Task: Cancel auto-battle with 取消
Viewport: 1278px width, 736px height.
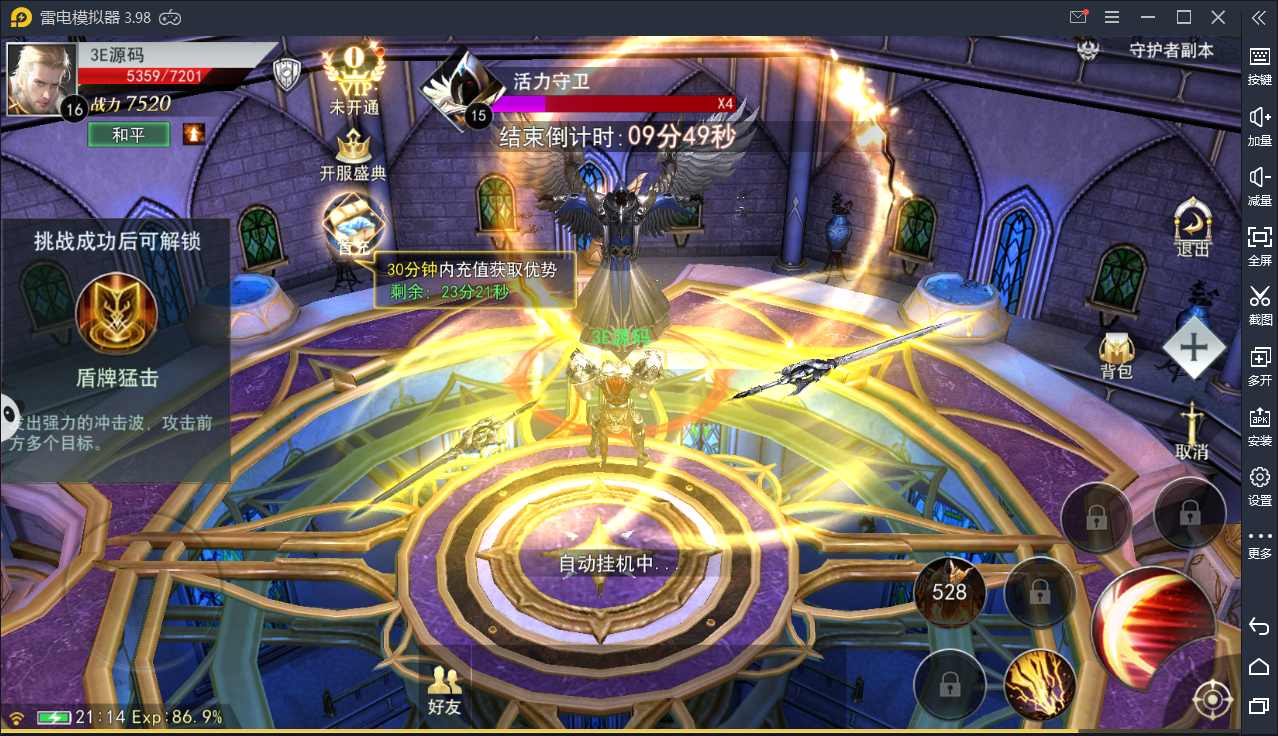Action: coord(1192,432)
